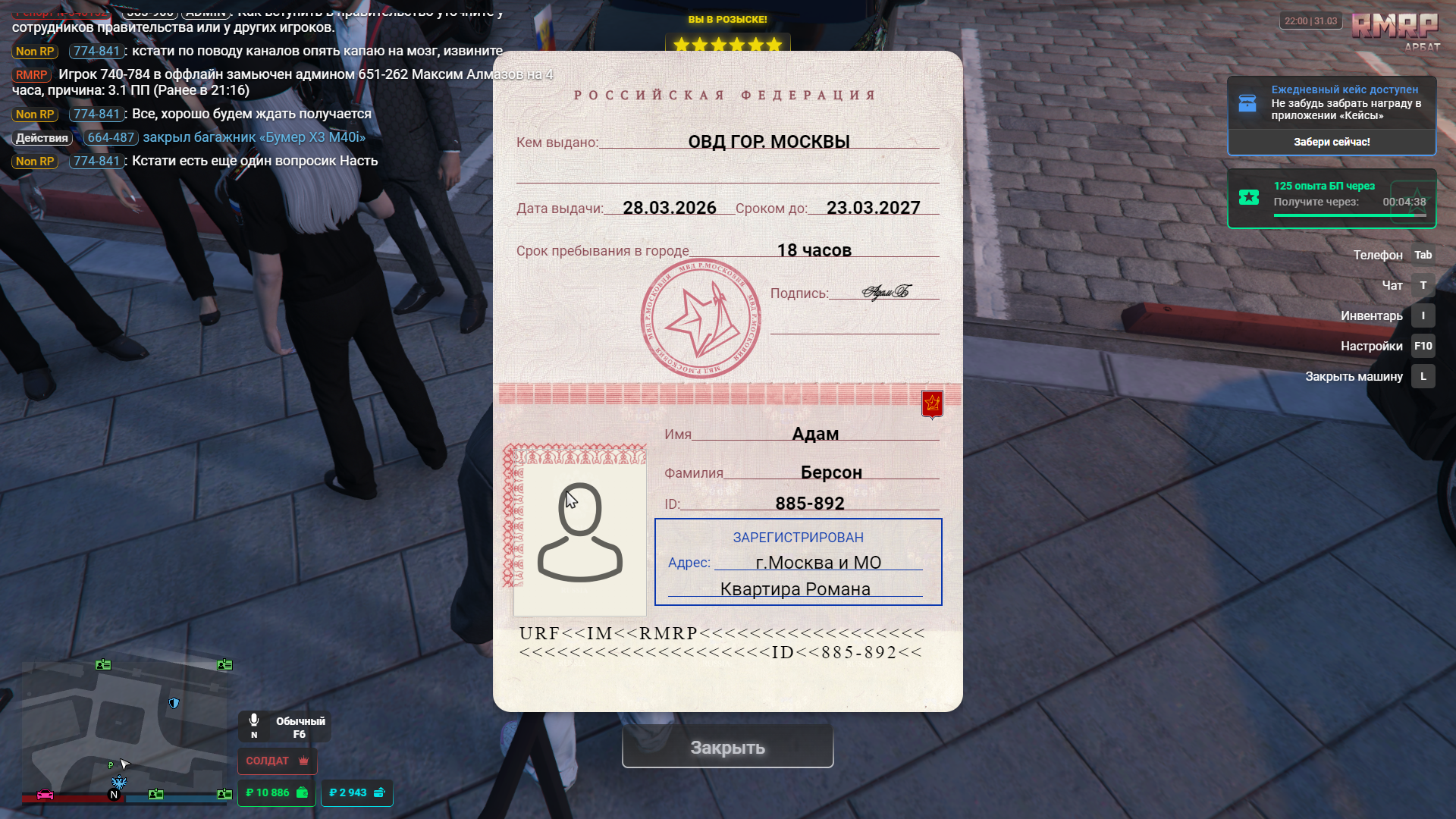Open the battle pass experience notification
1456x819 pixels.
point(1331,198)
